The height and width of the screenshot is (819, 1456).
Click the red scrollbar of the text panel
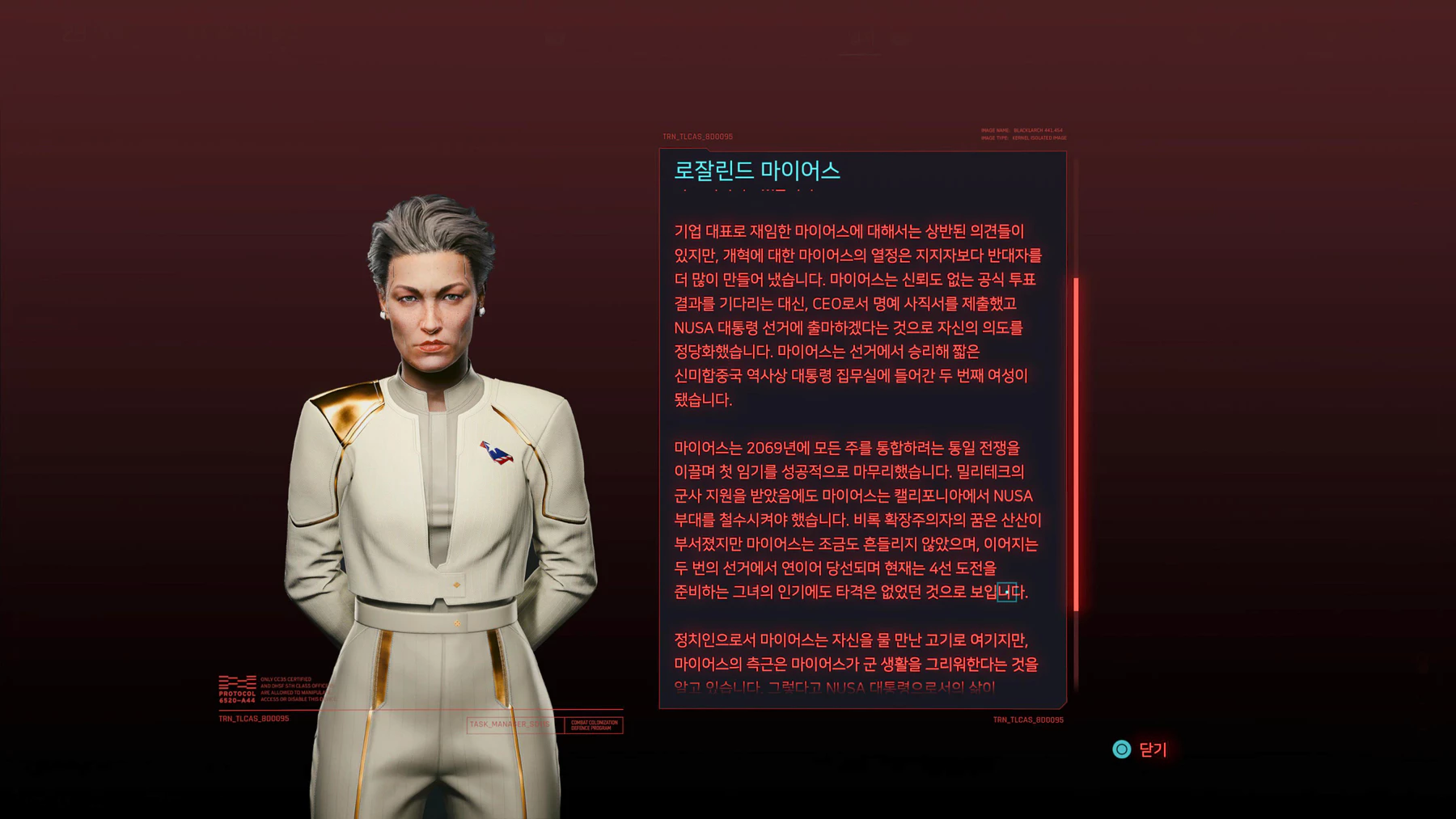pyautogui.click(x=1076, y=443)
